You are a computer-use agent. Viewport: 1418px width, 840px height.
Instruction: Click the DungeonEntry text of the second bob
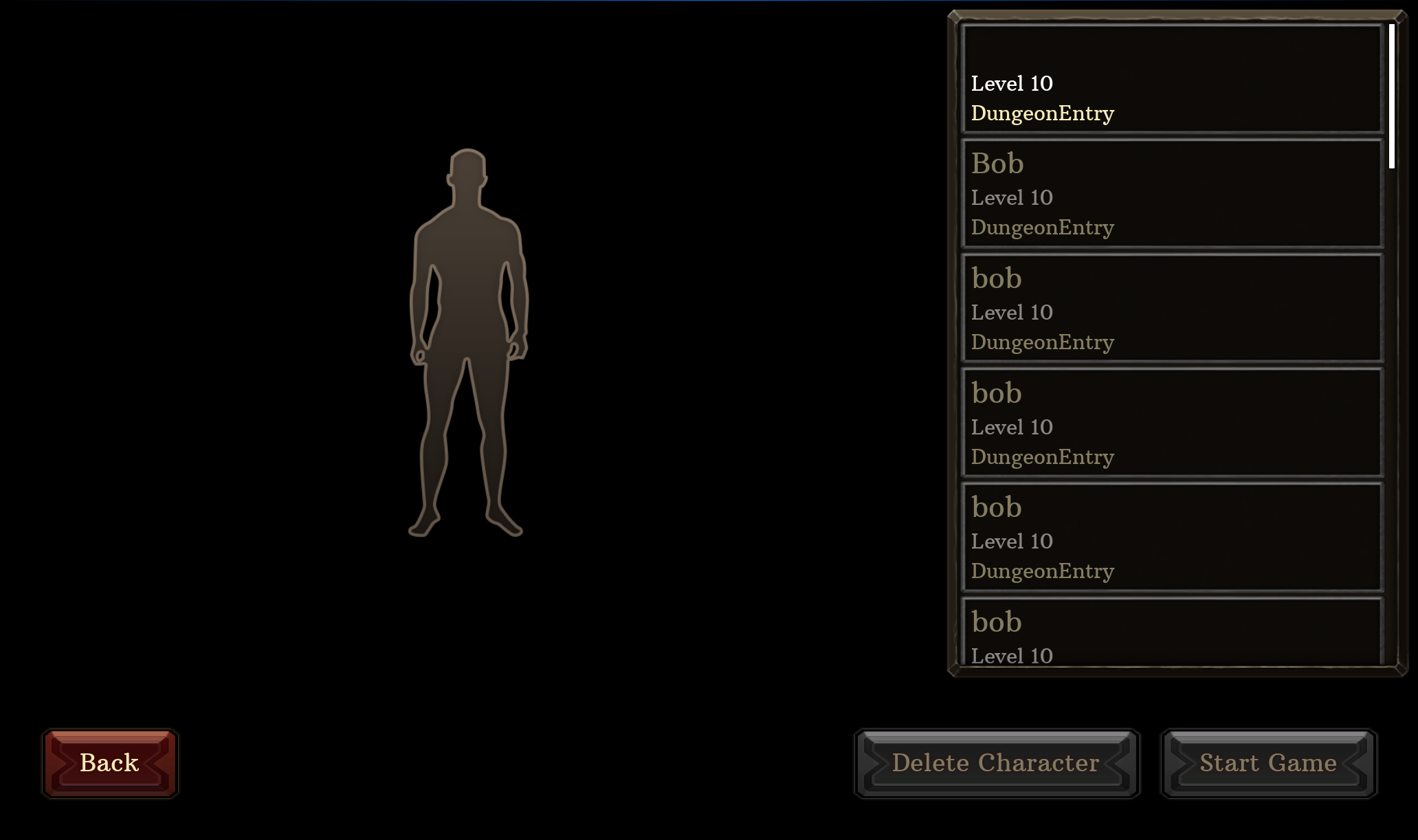coord(1042,456)
